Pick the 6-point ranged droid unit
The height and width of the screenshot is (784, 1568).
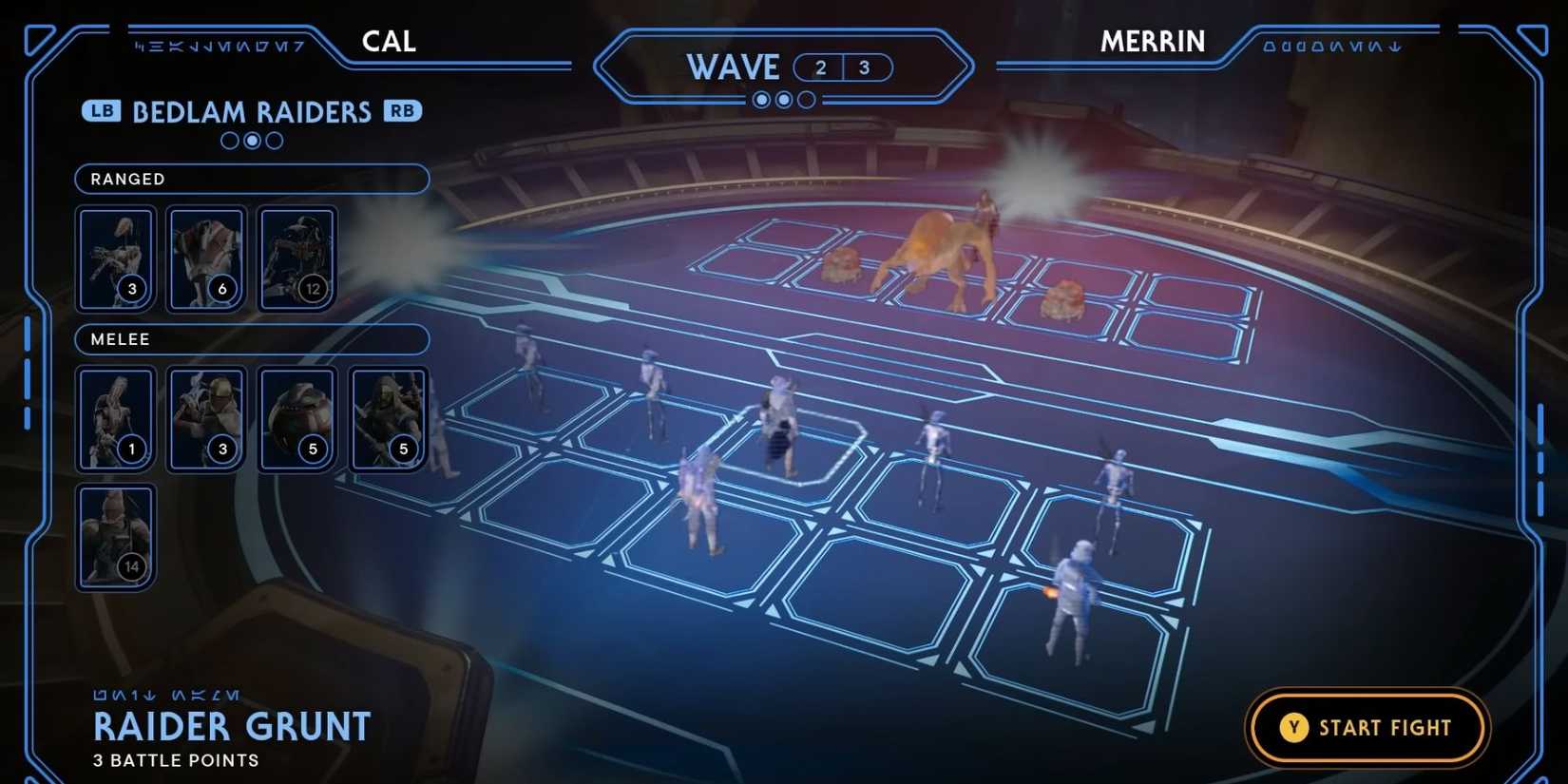(205, 257)
